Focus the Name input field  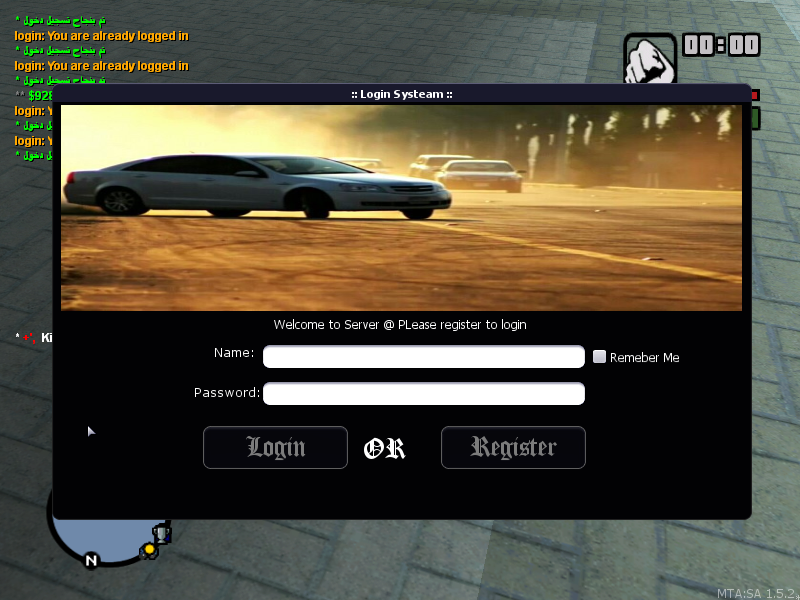pos(423,357)
